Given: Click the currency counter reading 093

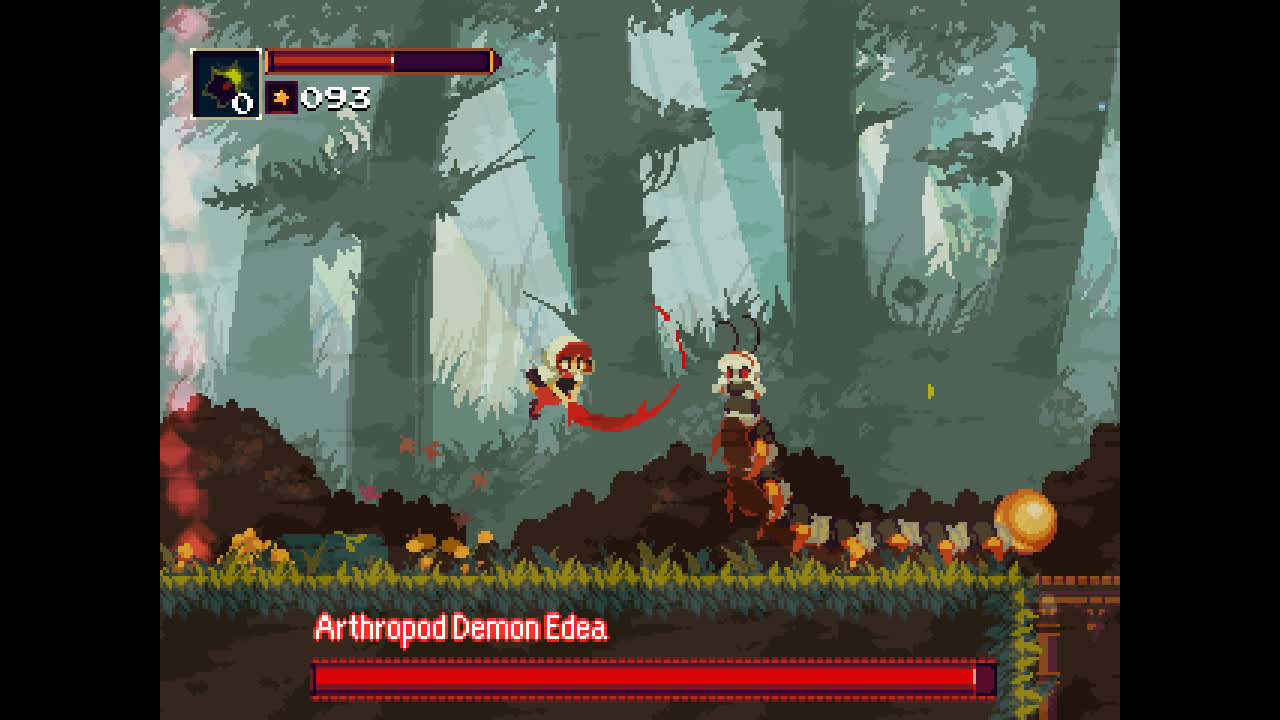Looking at the screenshot, I should tap(338, 99).
